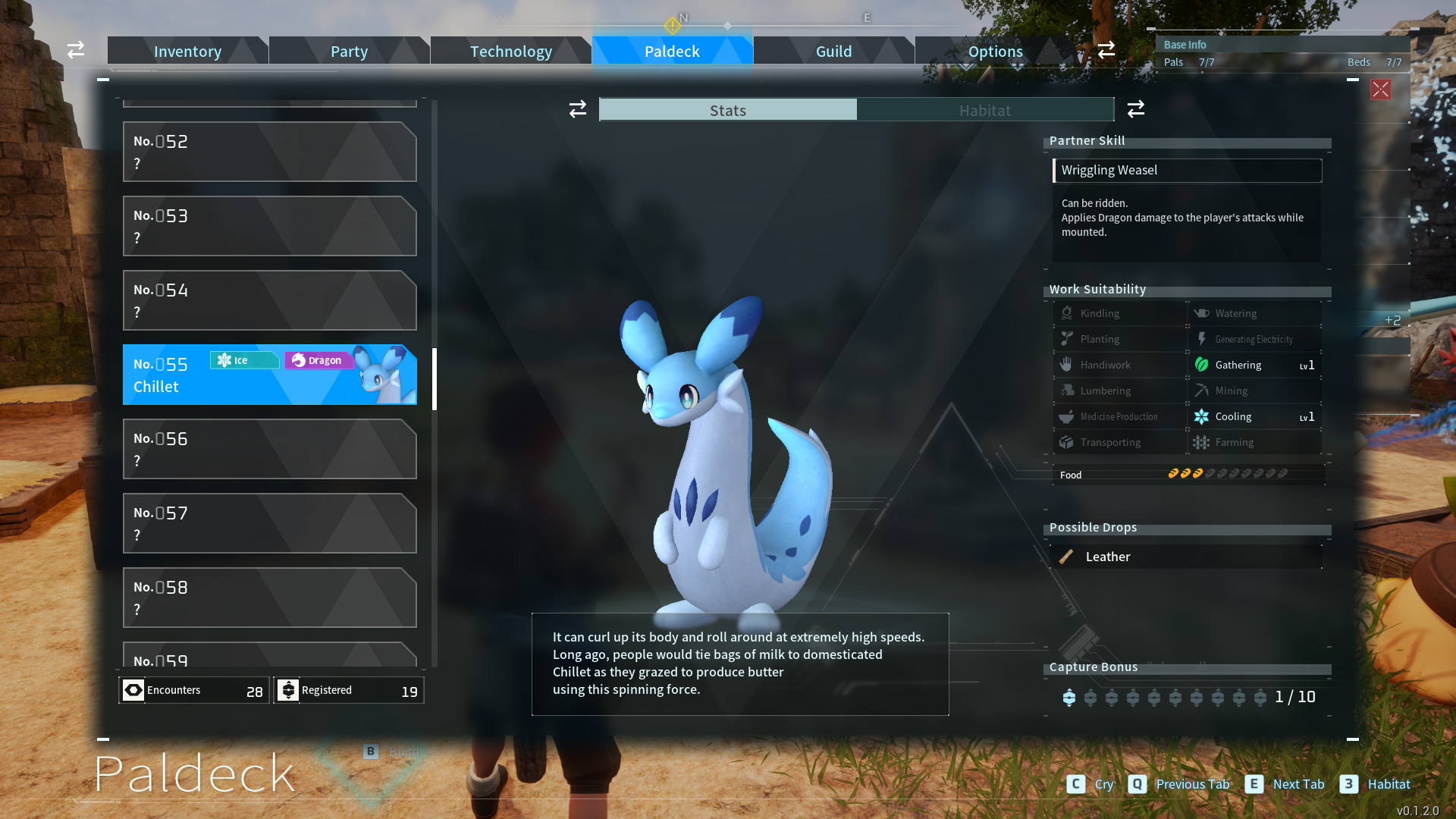Select the Cooling snowflake icon
The image size is (1456, 819).
pos(1201,416)
